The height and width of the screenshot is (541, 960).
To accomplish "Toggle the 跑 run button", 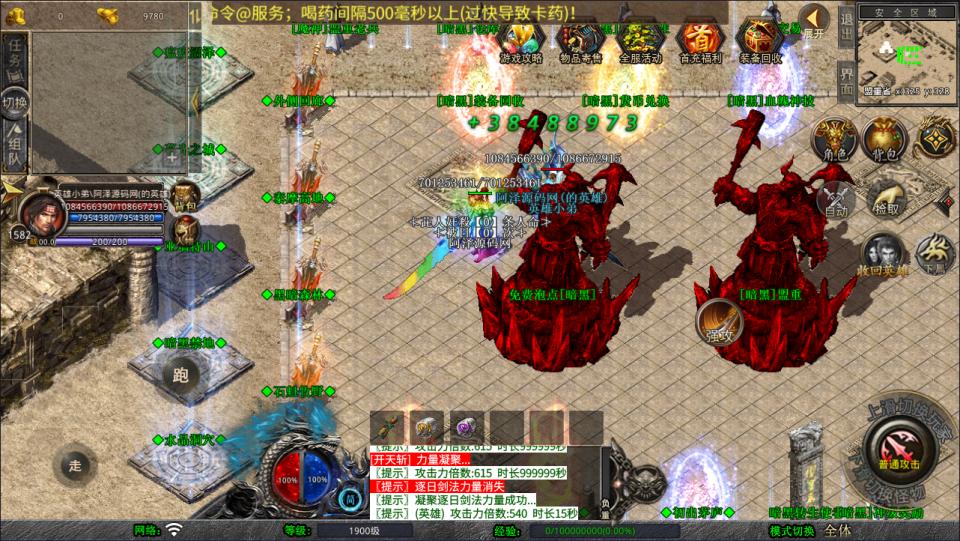I will 182,376.
